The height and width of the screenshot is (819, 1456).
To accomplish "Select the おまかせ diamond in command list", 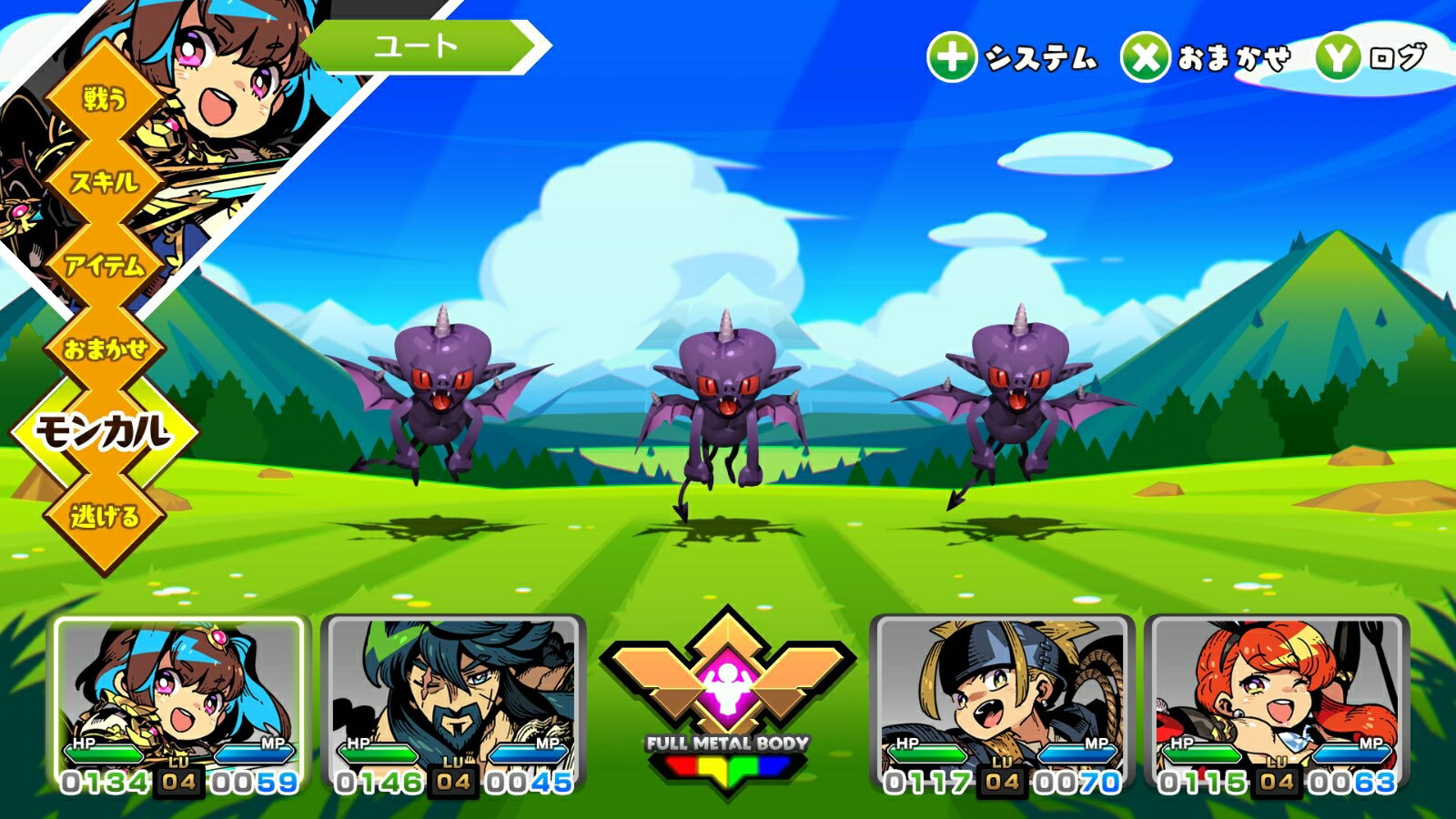I will click(106, 348).
